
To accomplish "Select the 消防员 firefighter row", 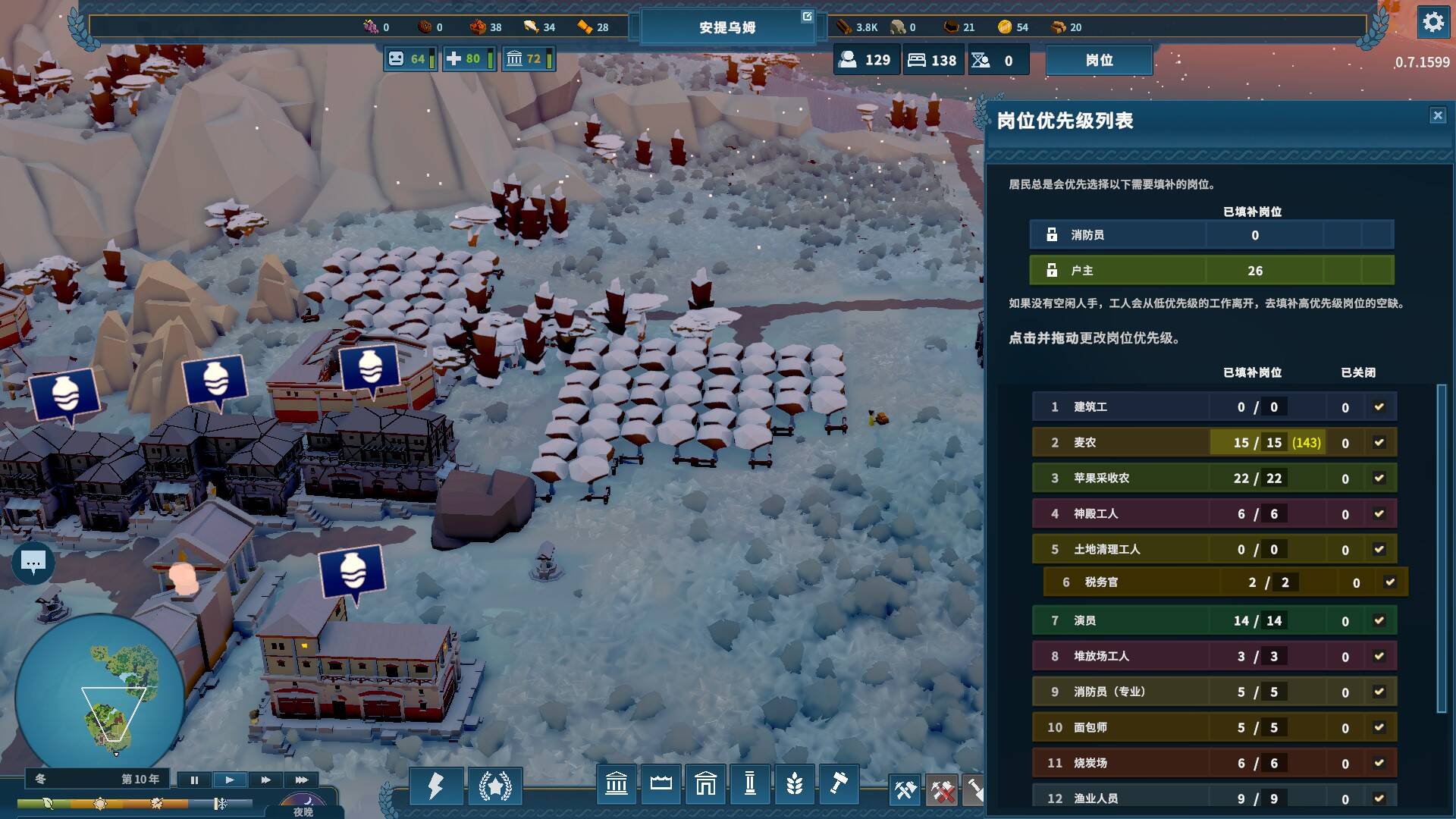I will (1210, 235).
